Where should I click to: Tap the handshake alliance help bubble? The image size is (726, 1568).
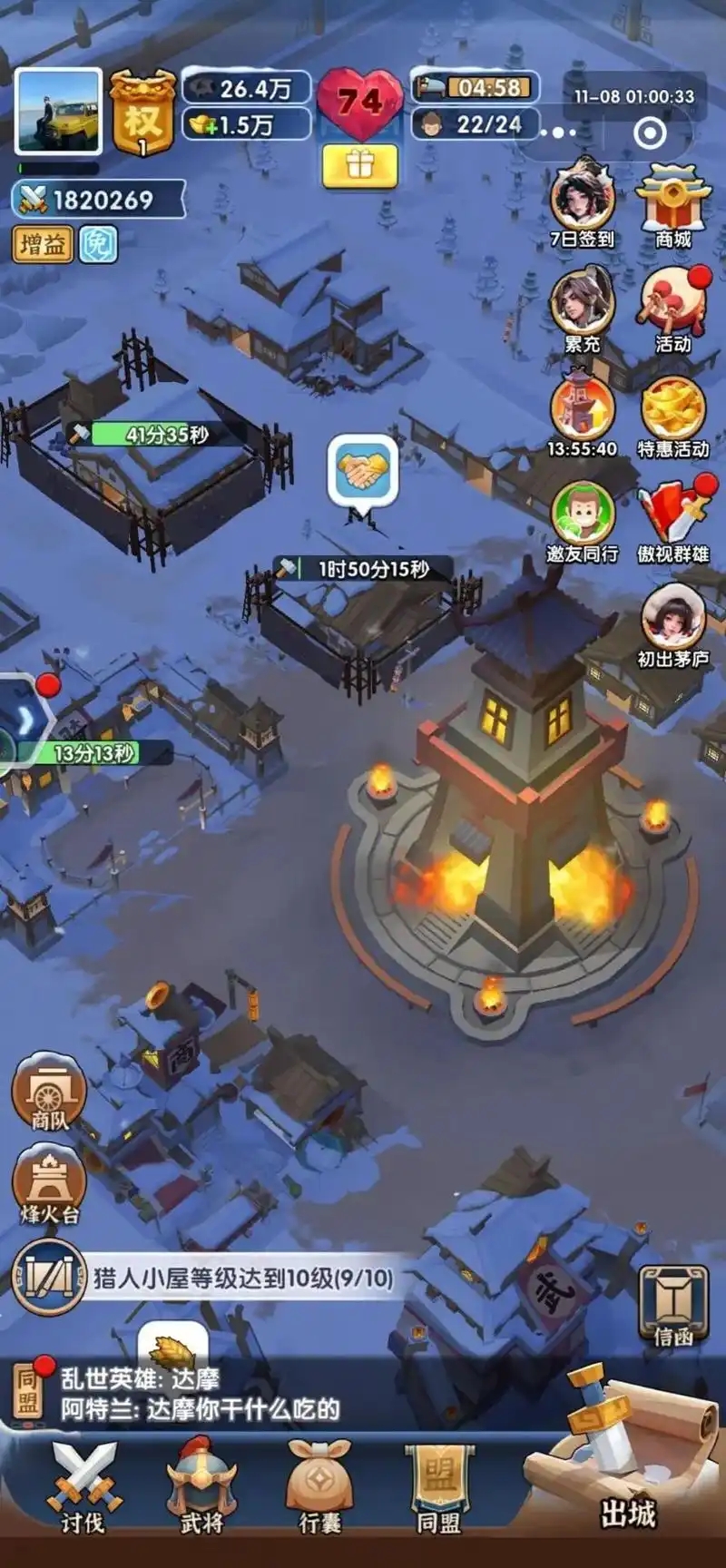click(x=362, y=471)
